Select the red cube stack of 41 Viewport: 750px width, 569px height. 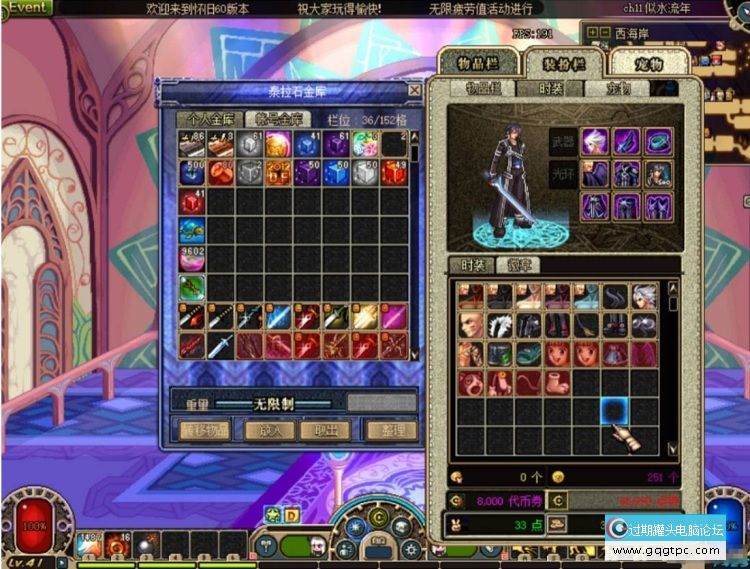pyautogui.click(x=192, y=201)
